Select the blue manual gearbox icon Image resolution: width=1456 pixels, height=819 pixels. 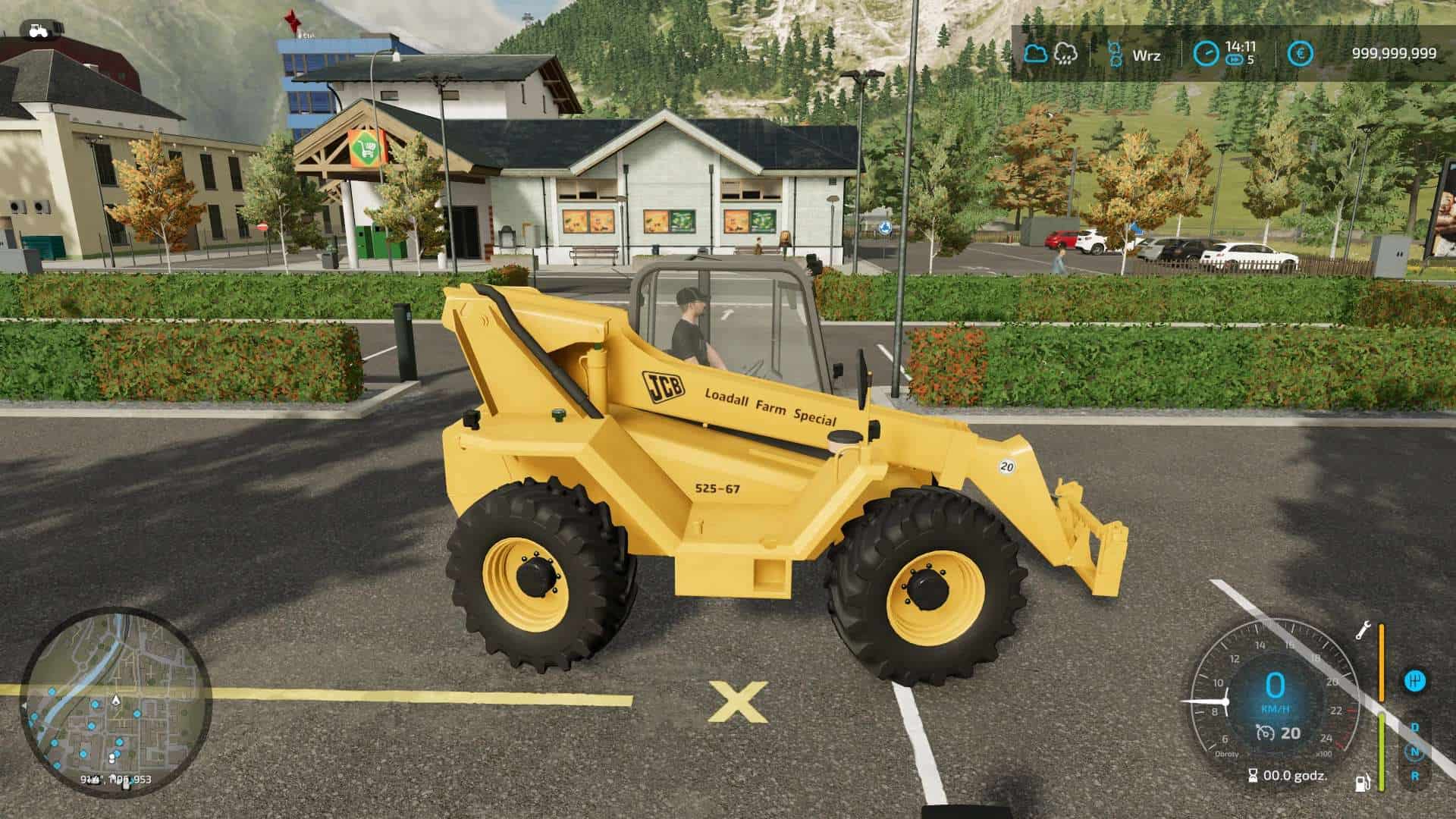click(x=1415, y=681)
